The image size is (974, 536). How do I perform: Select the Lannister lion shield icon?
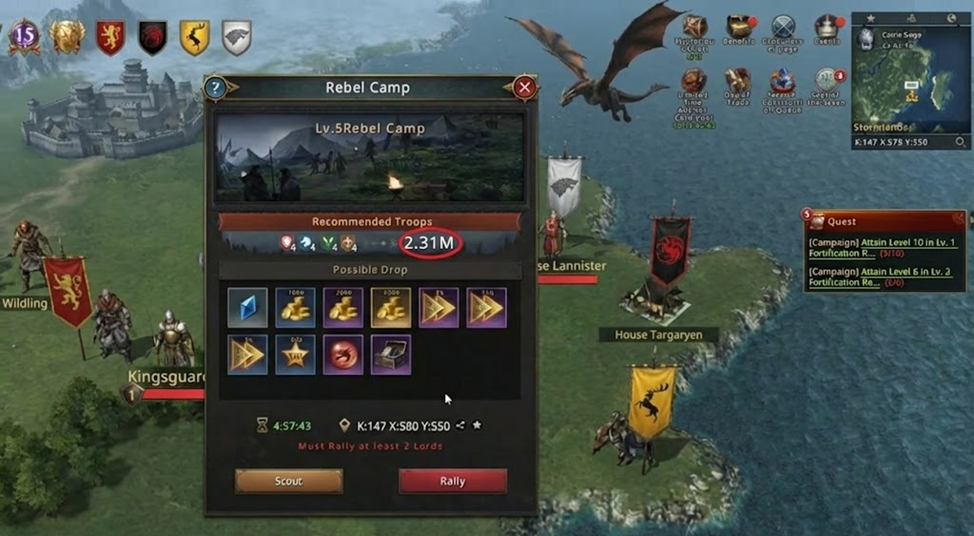tap(110, 37)
